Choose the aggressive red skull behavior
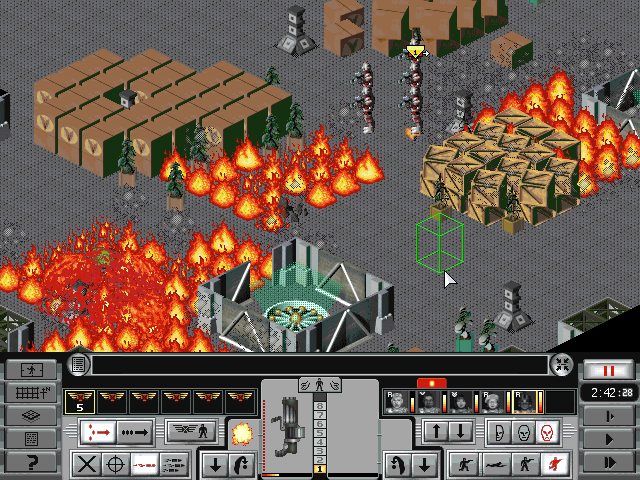This screenshot has height=480, width=640. [547, 432]
